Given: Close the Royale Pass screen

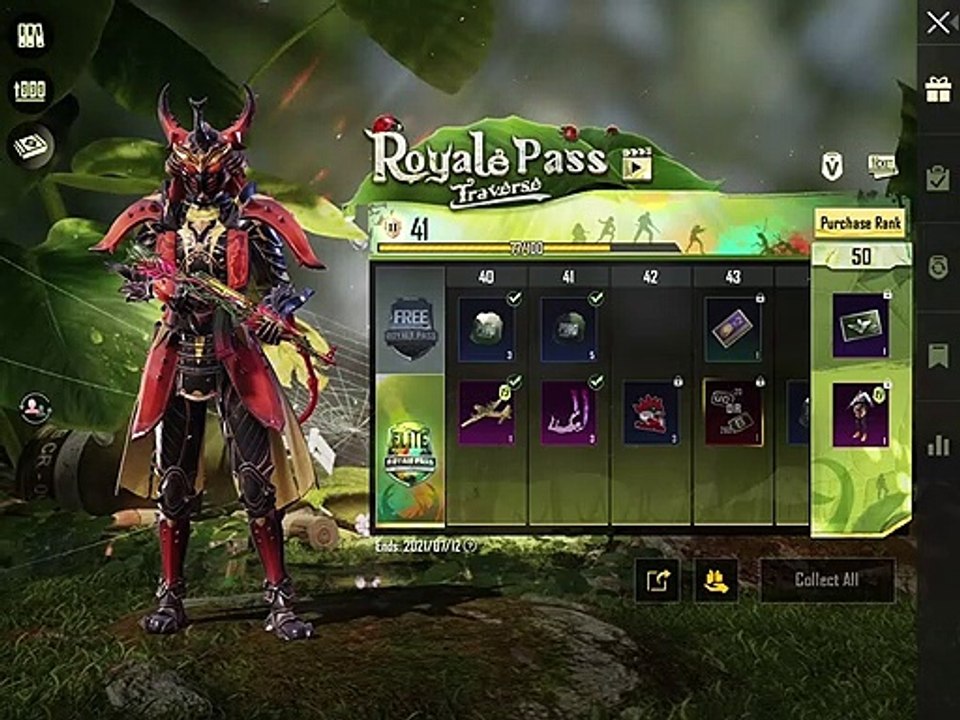Looking at the screenshot, I should click(938, 24).
